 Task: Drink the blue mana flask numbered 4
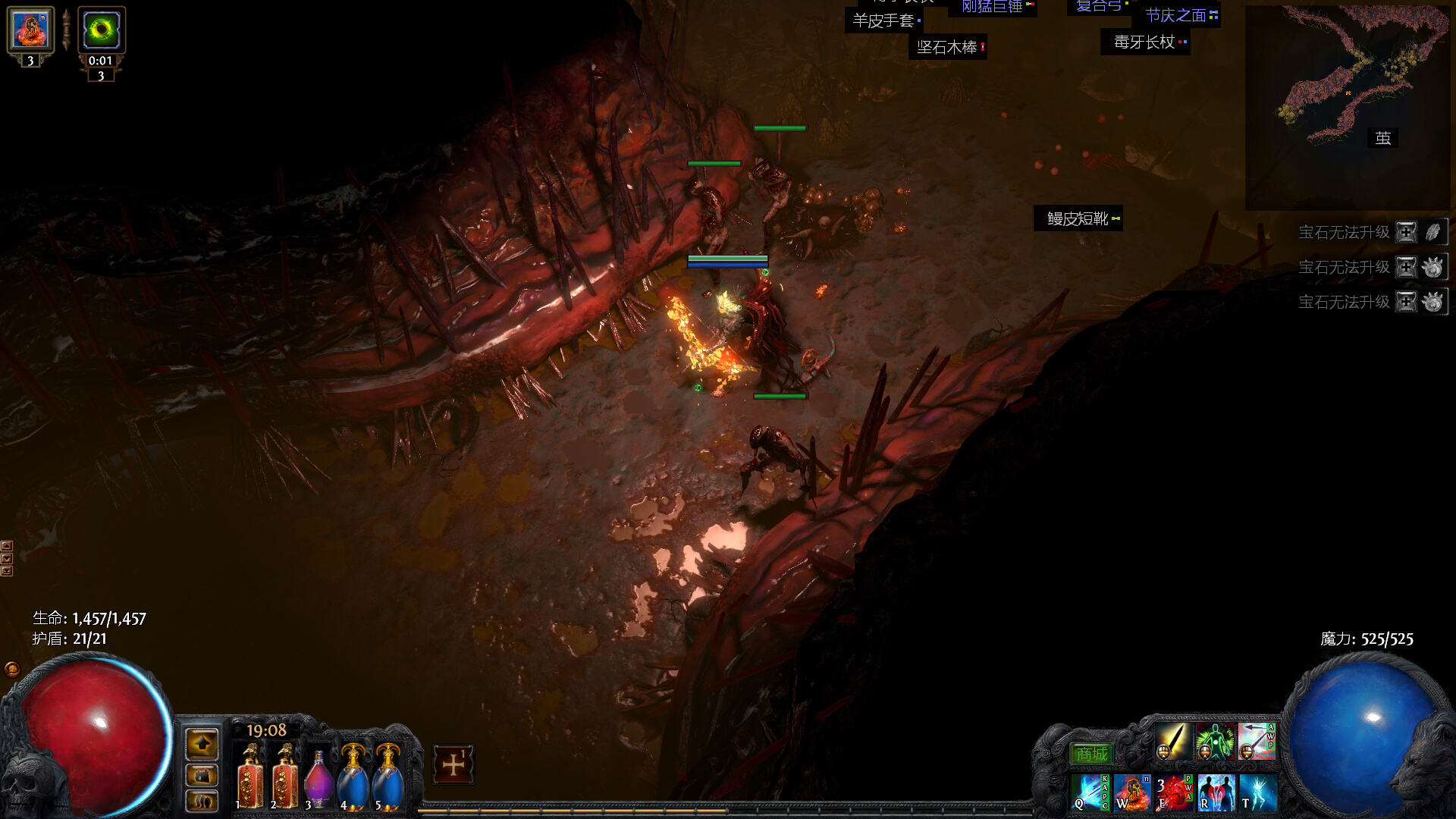(353, 777)
